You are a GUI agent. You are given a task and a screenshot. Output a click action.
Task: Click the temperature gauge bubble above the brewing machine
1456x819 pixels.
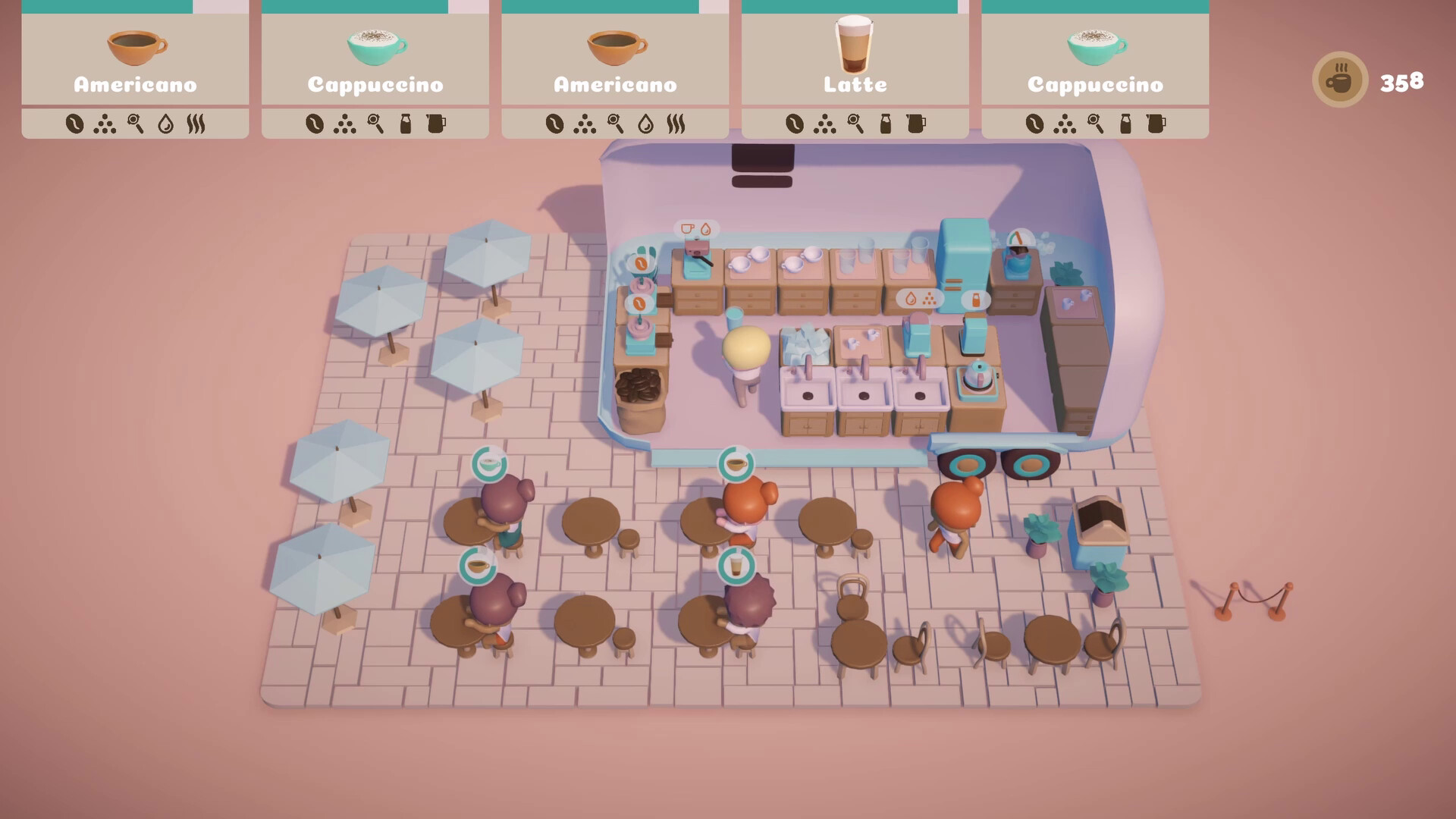coord(1020,237)
